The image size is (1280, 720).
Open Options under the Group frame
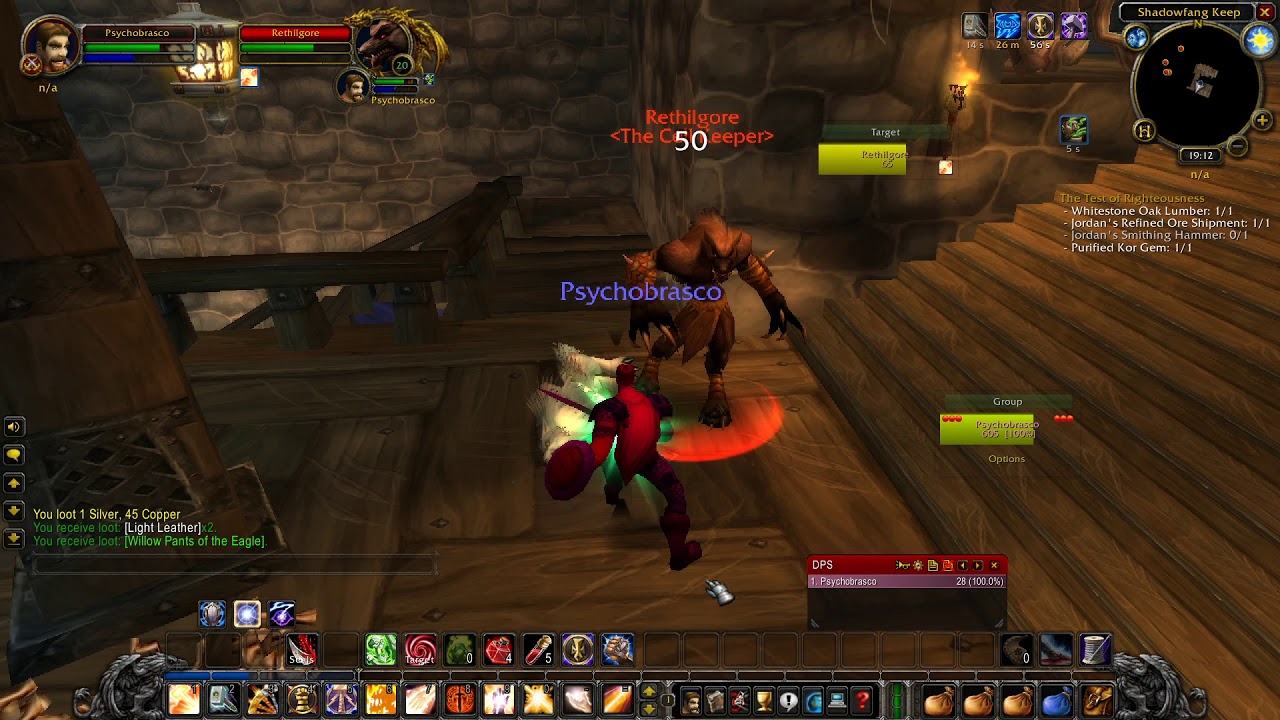point(1006,459)
